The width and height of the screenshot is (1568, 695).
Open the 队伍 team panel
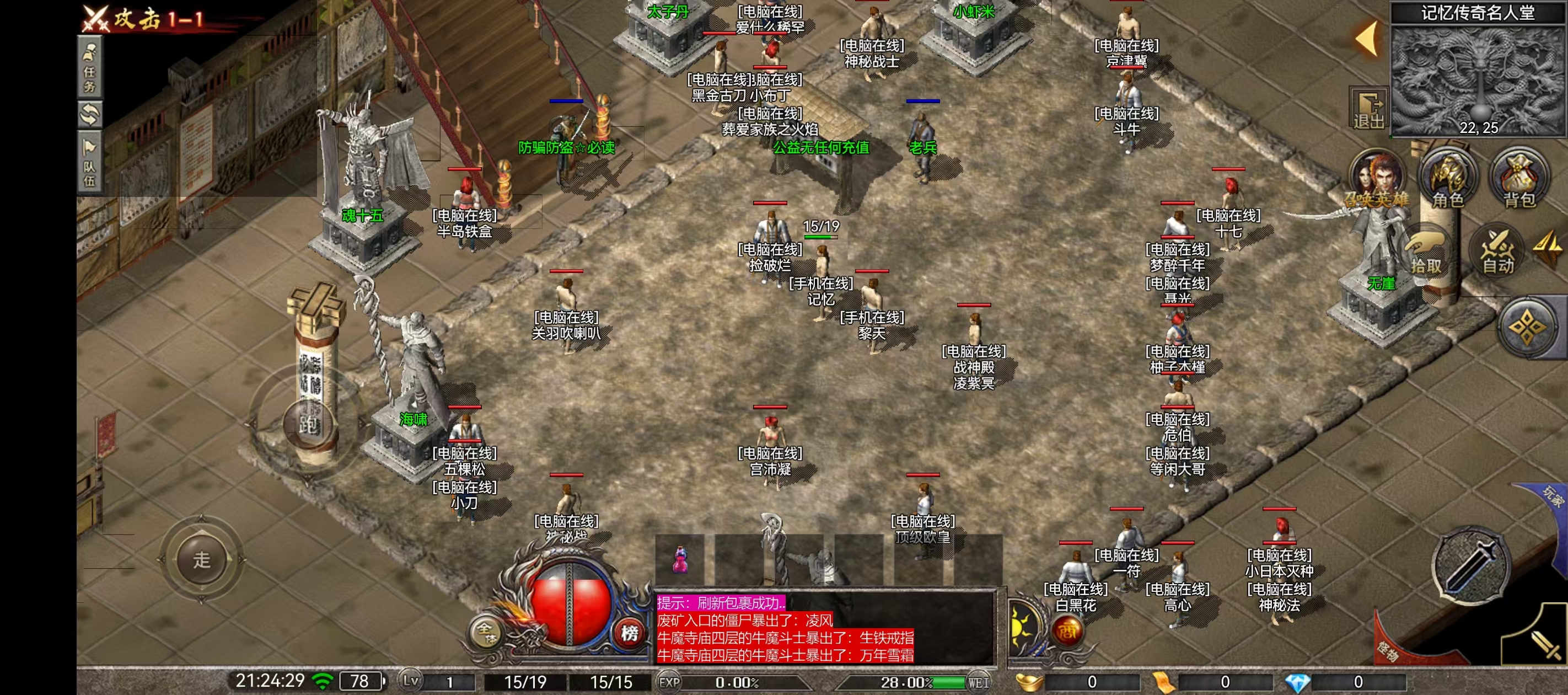pos(89,163)
